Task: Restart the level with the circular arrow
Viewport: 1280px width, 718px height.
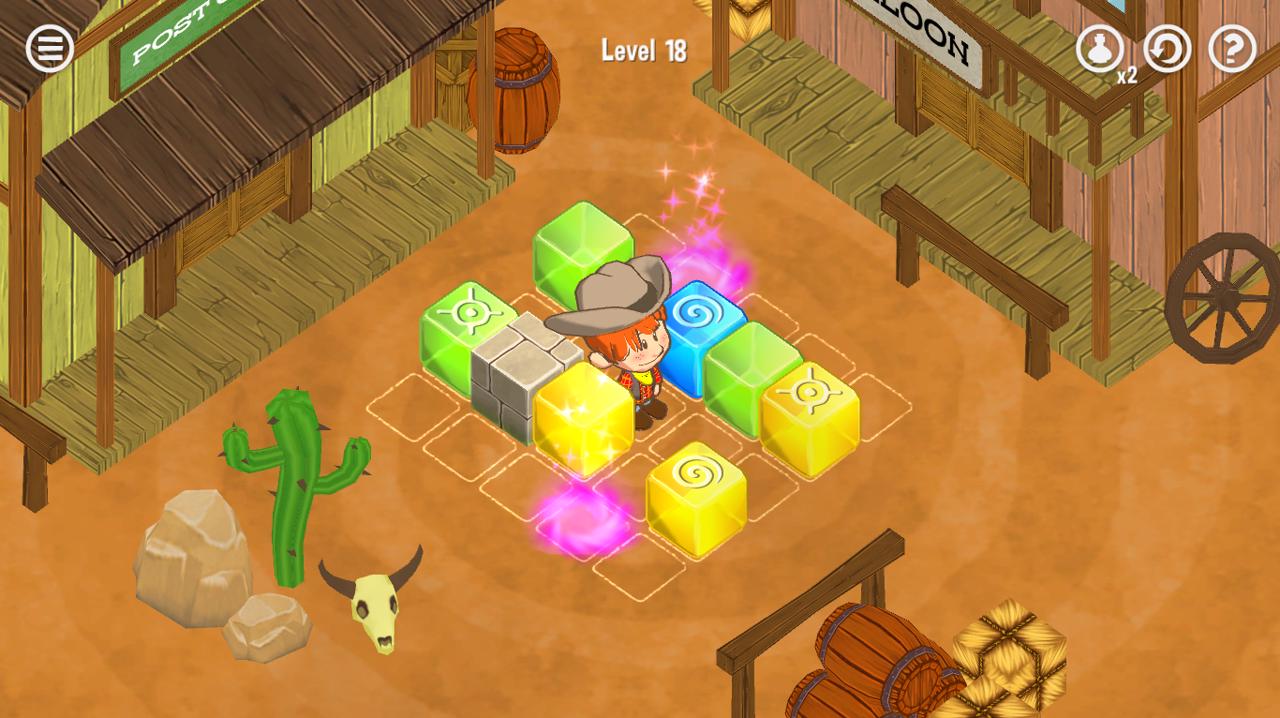Action: (1167, 48)
